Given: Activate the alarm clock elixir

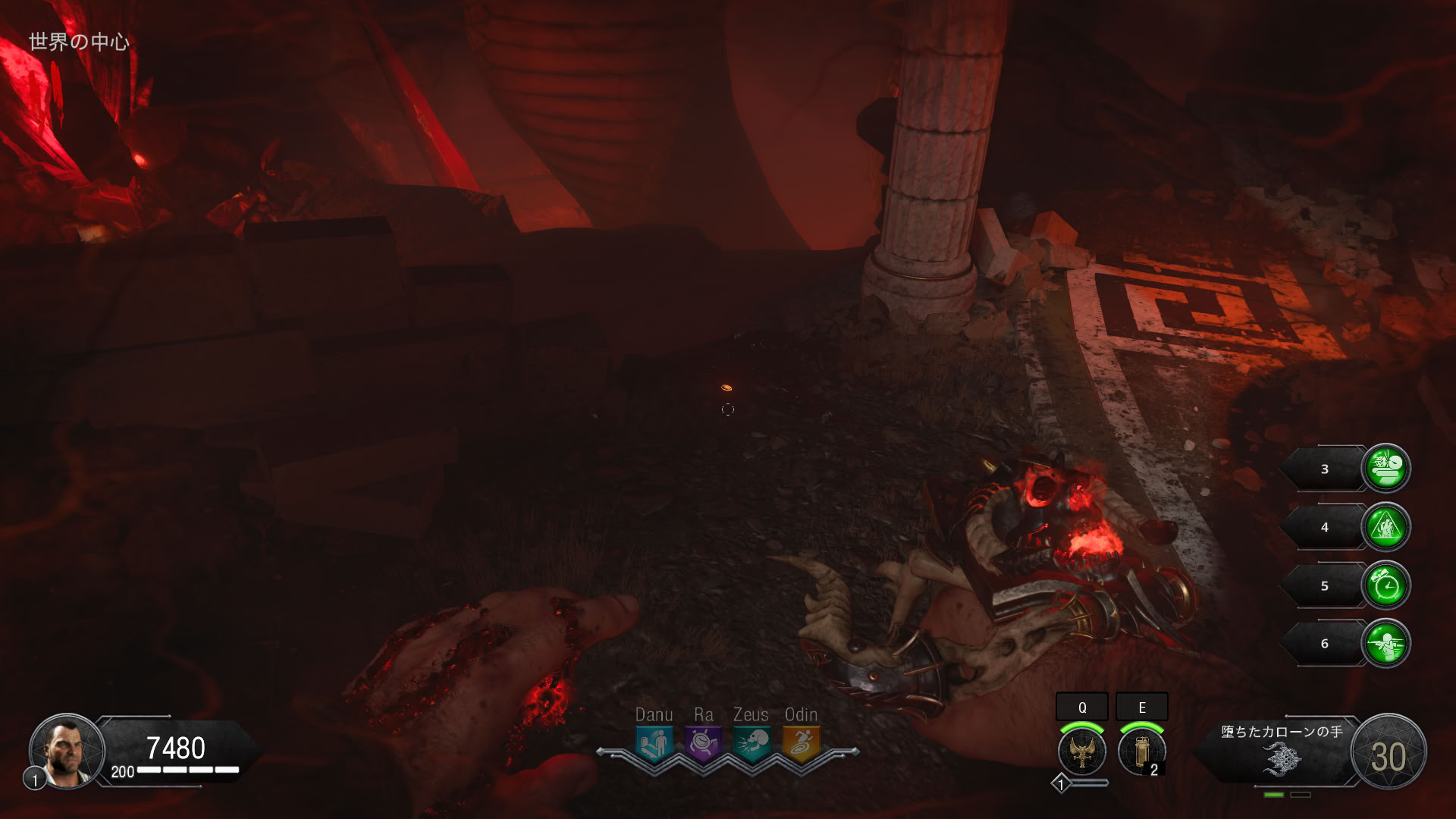Looking at the screenshot, I should coord(1385,585).
